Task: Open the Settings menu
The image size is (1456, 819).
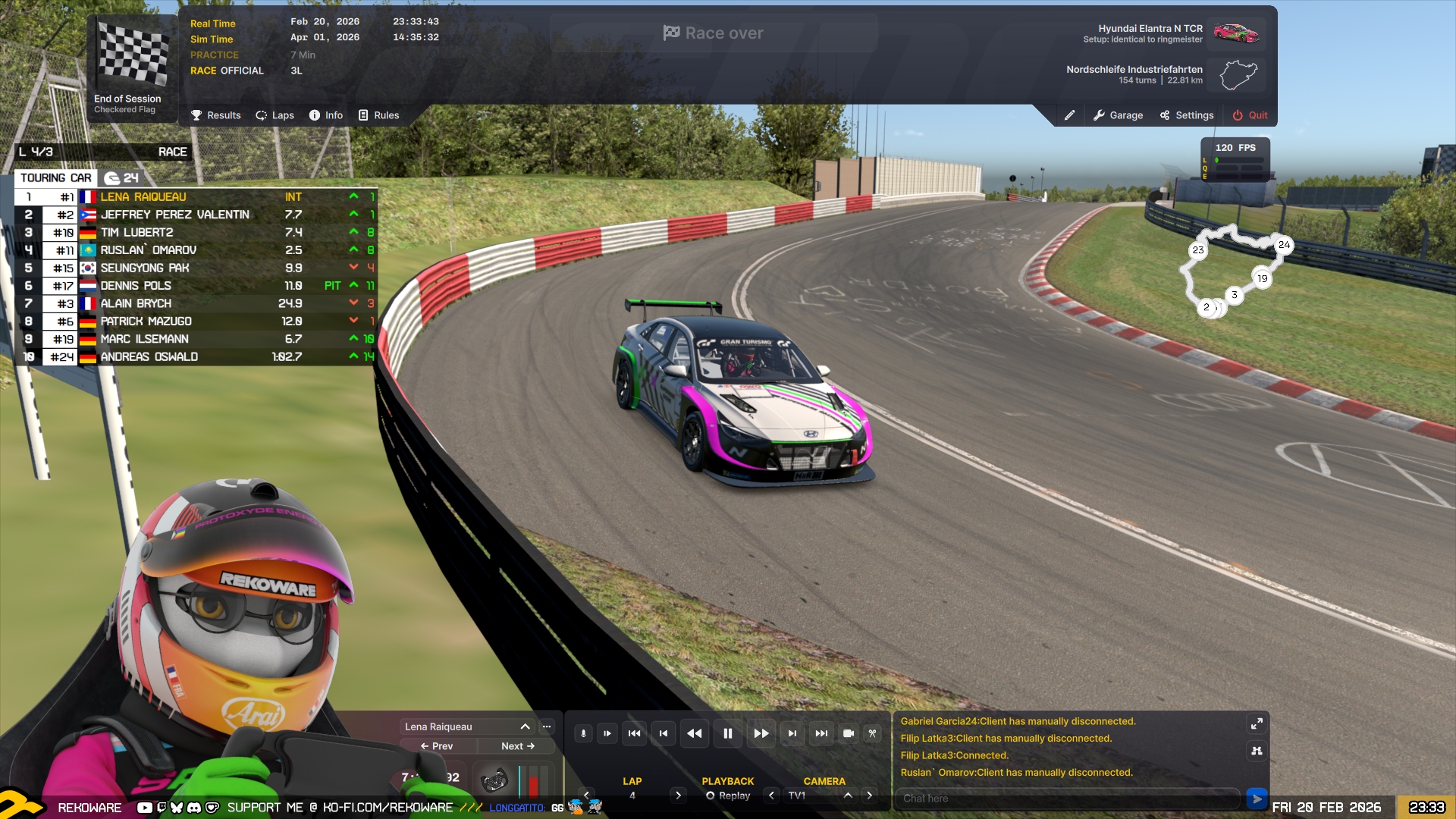Action: pos(1186,115)
